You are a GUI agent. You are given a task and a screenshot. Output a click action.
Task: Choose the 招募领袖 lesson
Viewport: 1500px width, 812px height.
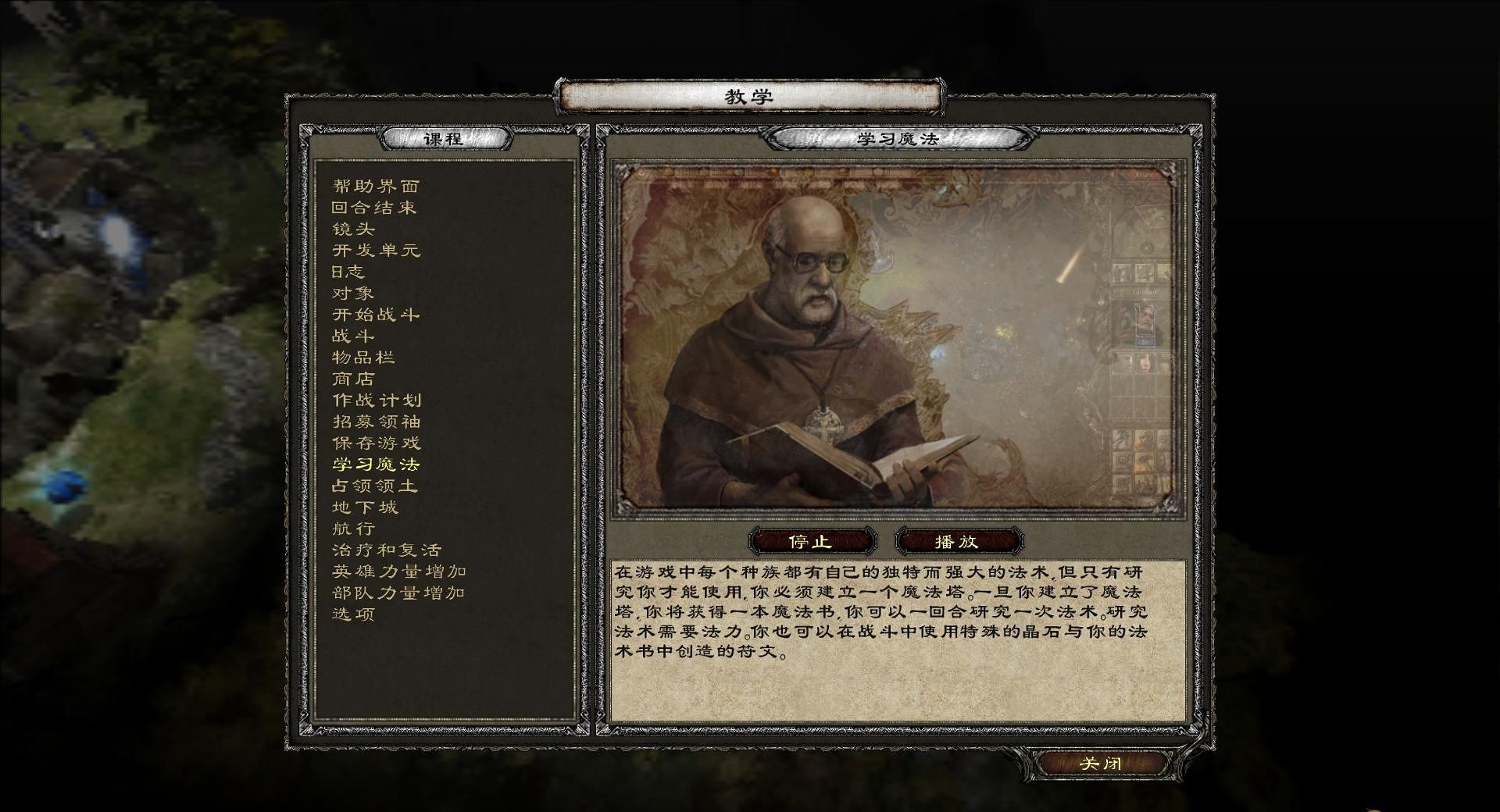pos(377,422)
